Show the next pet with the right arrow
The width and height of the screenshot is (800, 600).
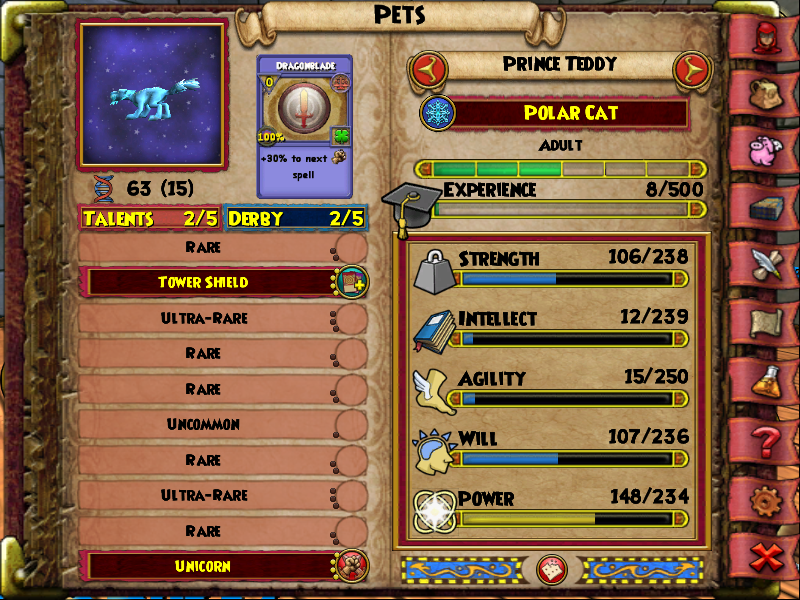pos(691,69)
